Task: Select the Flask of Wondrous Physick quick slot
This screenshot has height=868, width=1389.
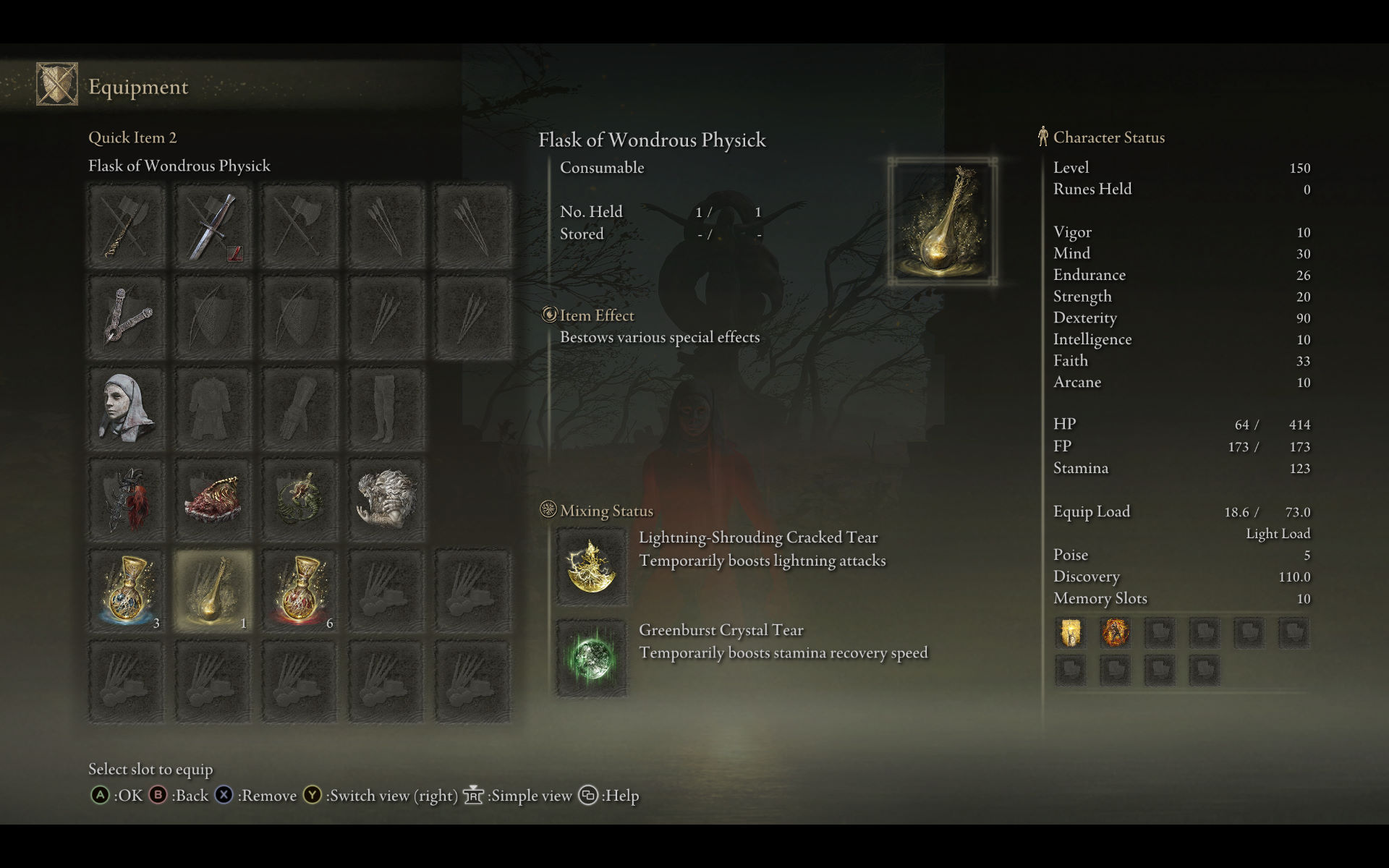Action: pos(213,591)
